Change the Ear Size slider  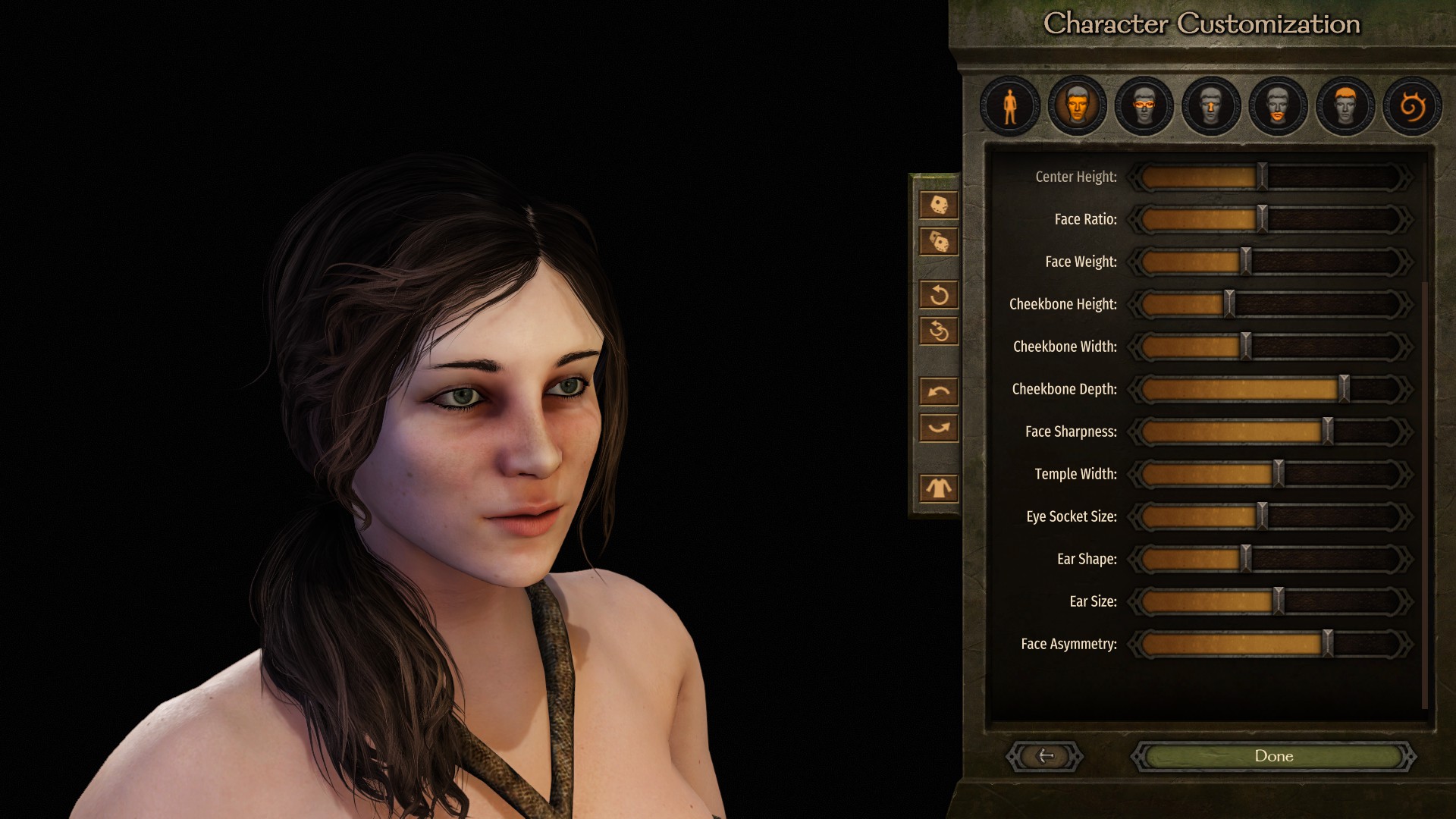pyautogui.click(x=1279, y=601)
